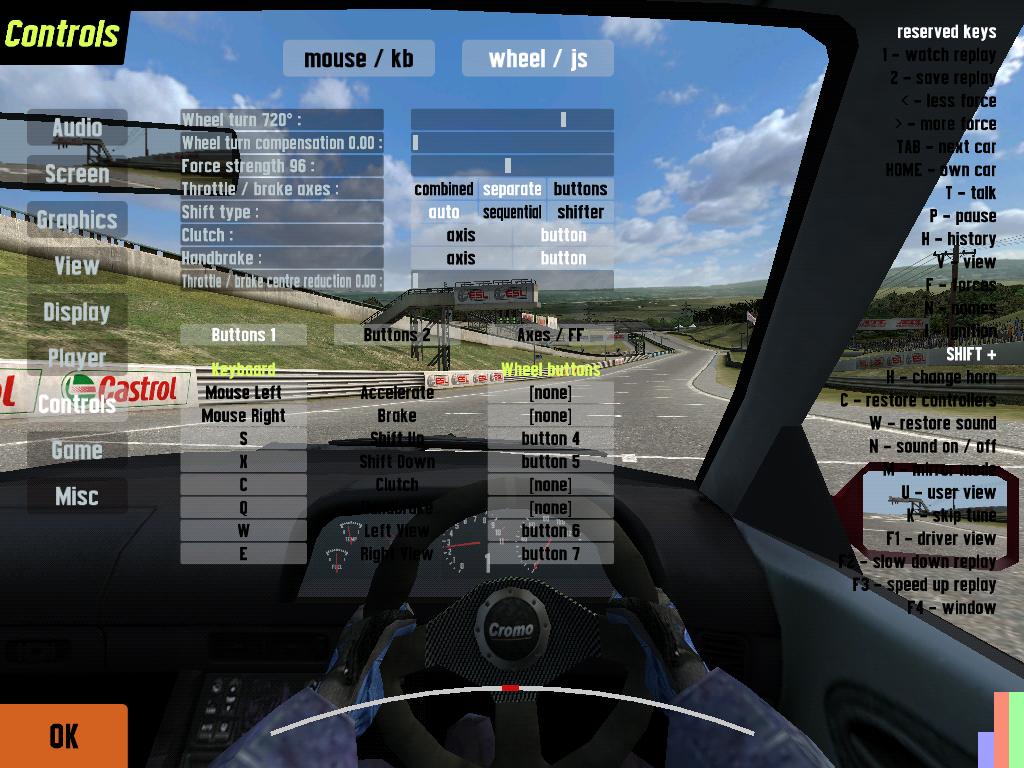Choose the Game options entry
The width and height of the screenshot is (1024, 768).
[x=77, y=450]
